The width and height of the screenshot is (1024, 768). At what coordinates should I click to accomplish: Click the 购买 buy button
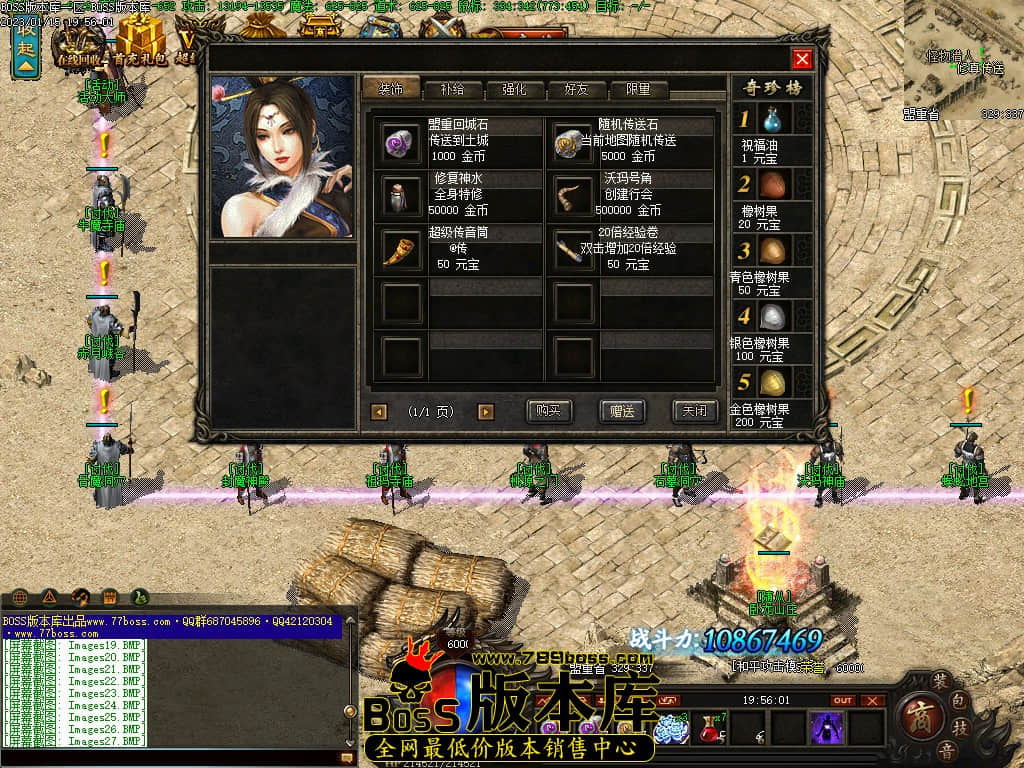click(x=549, y=411)
